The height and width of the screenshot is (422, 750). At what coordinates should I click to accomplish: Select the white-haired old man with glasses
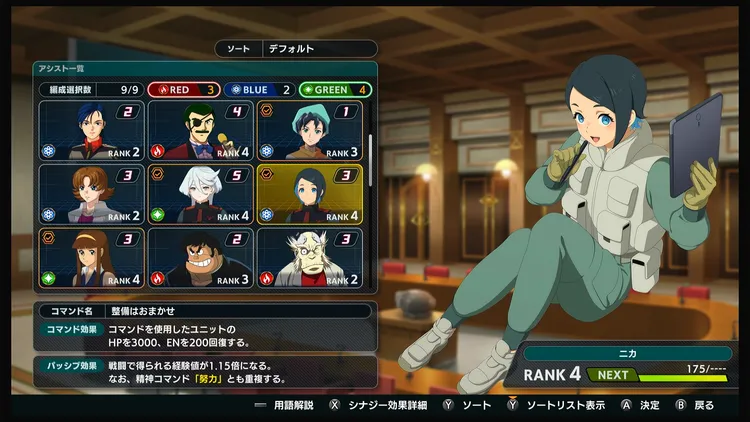[309, 257]
